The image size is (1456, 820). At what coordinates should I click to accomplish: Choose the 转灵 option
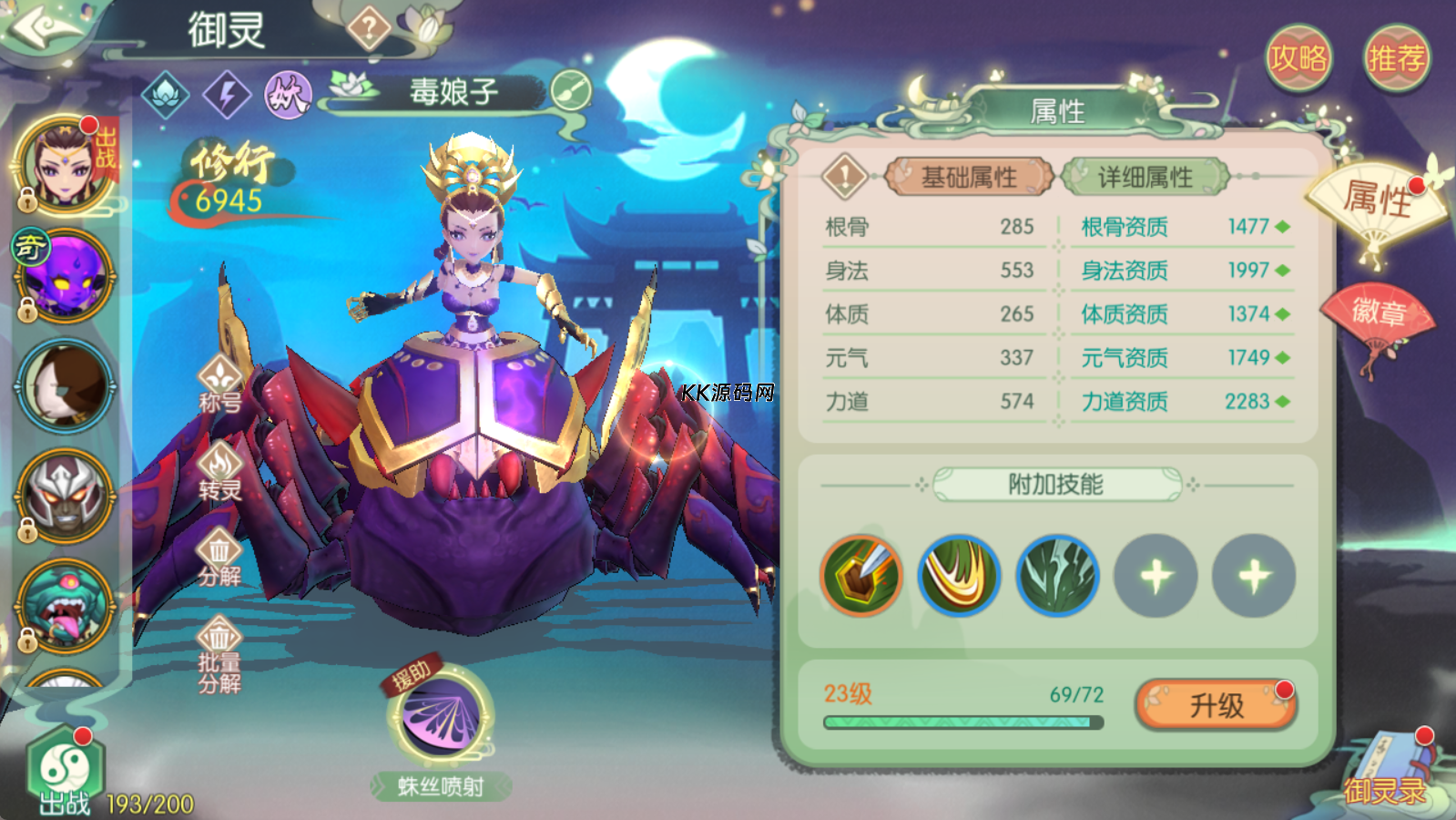tap(219, 473)
